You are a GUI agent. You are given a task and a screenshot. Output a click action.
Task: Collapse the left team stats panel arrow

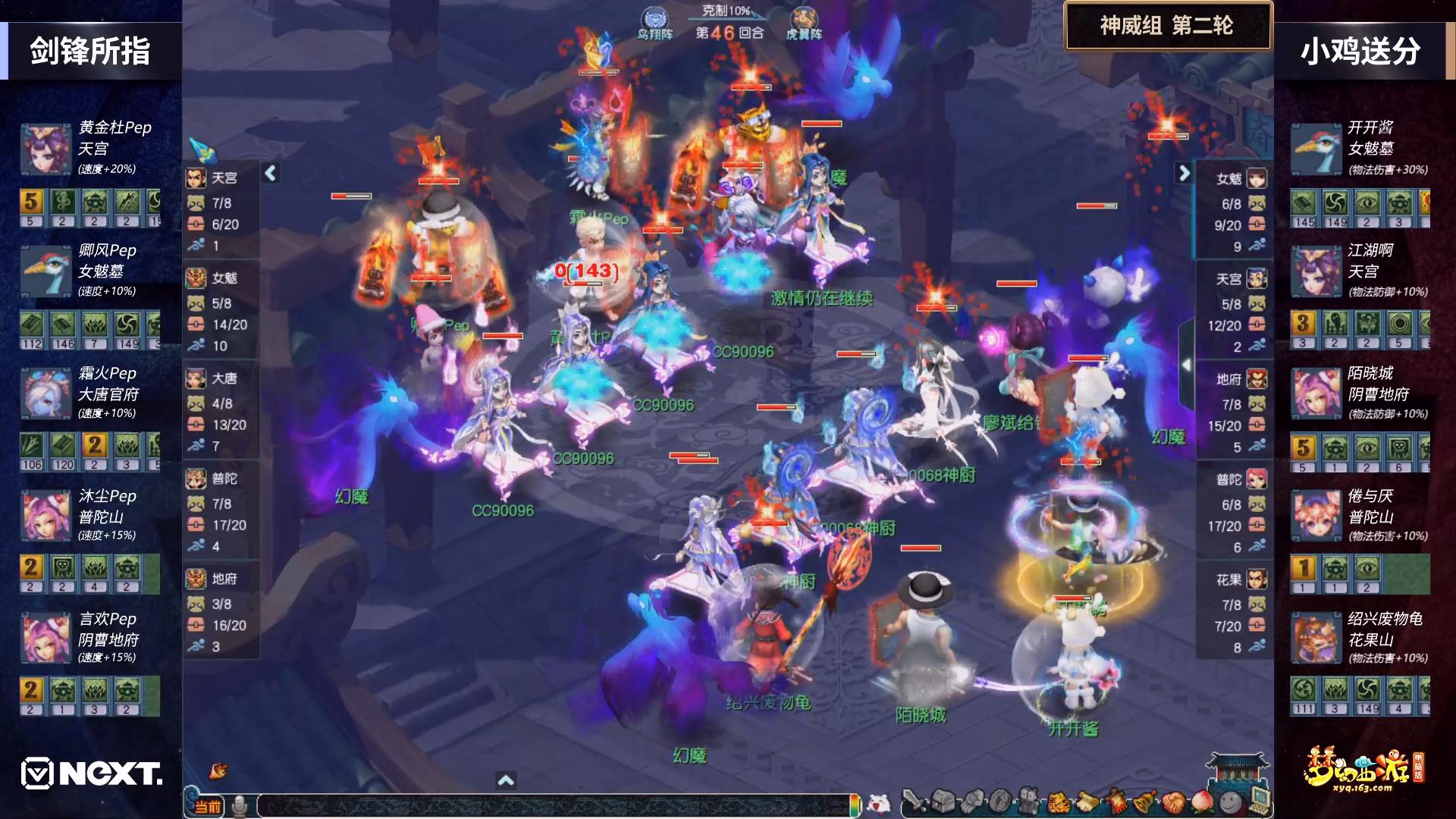point(271,174)
